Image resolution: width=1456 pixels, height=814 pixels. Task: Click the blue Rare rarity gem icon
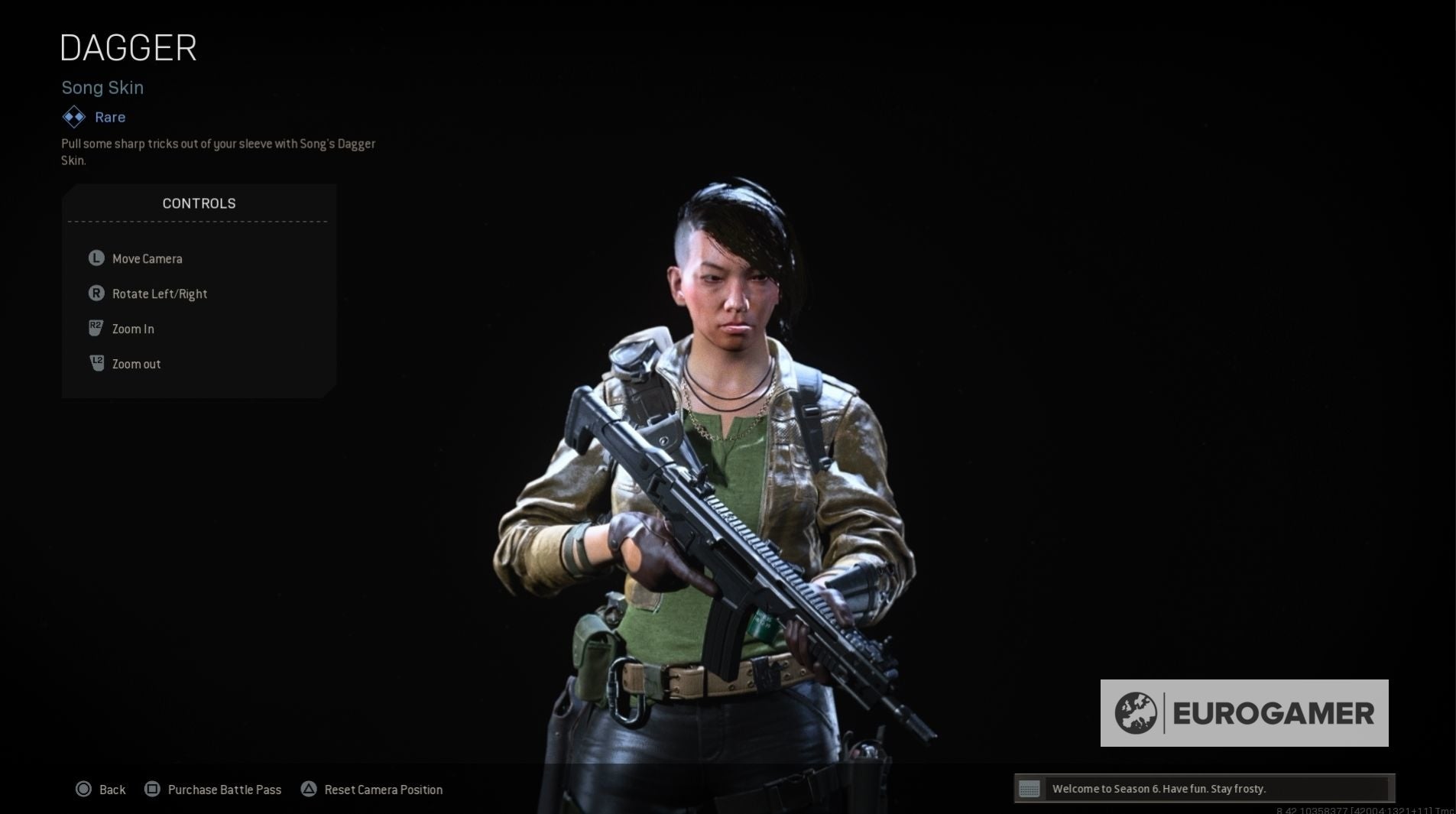[x=73, y=116]
